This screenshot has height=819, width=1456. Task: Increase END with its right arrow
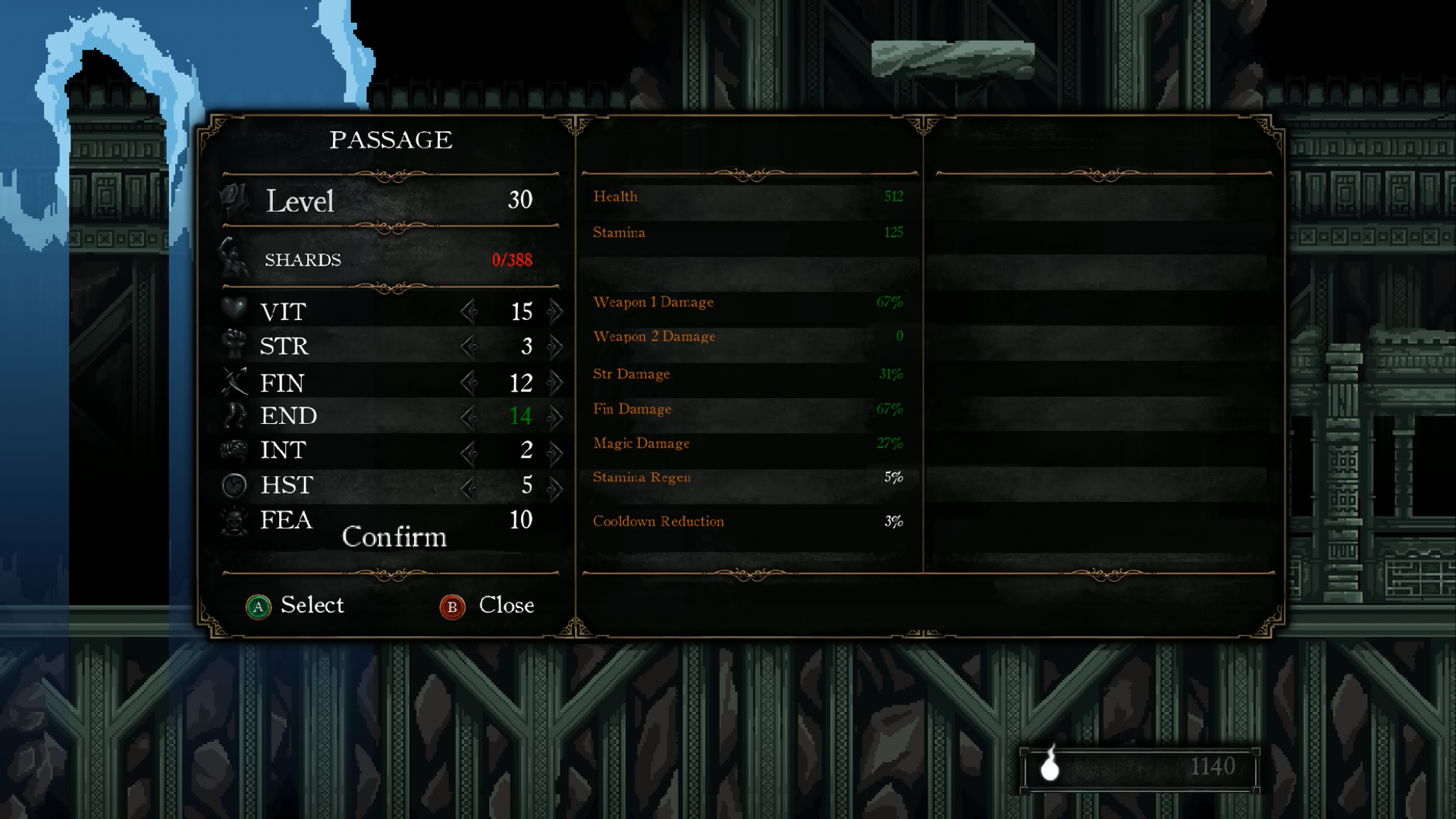pos(556,416)
